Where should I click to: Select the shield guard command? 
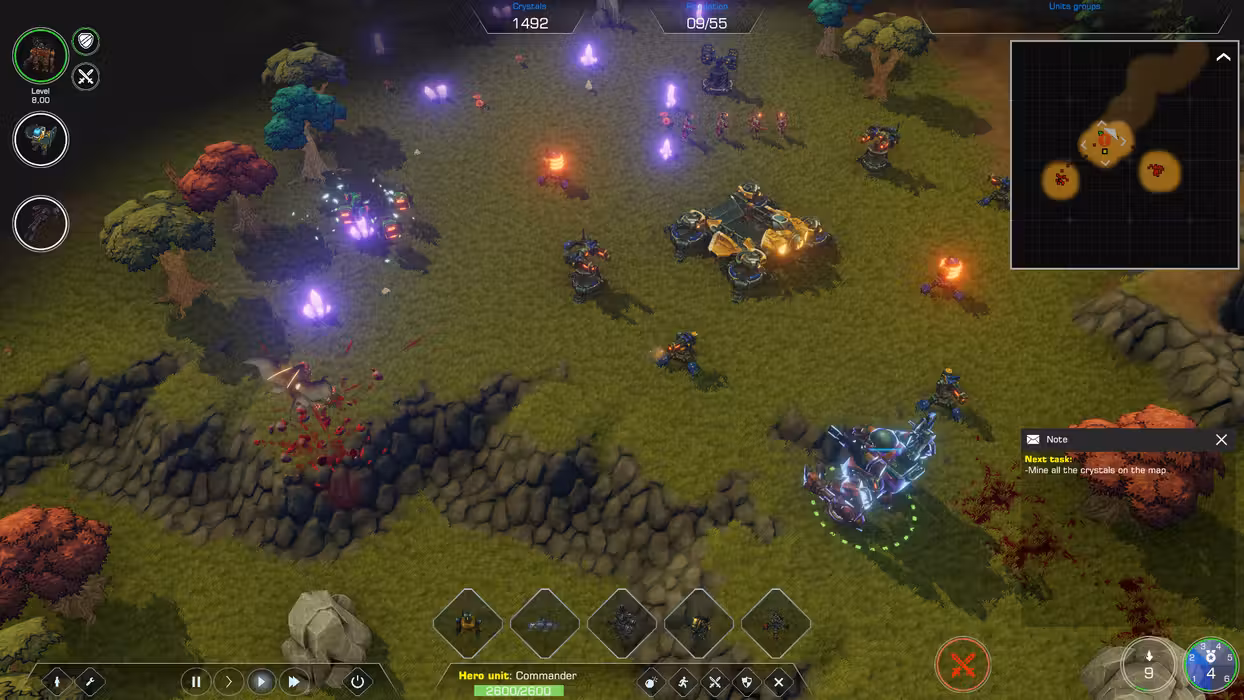pos(746,683)
